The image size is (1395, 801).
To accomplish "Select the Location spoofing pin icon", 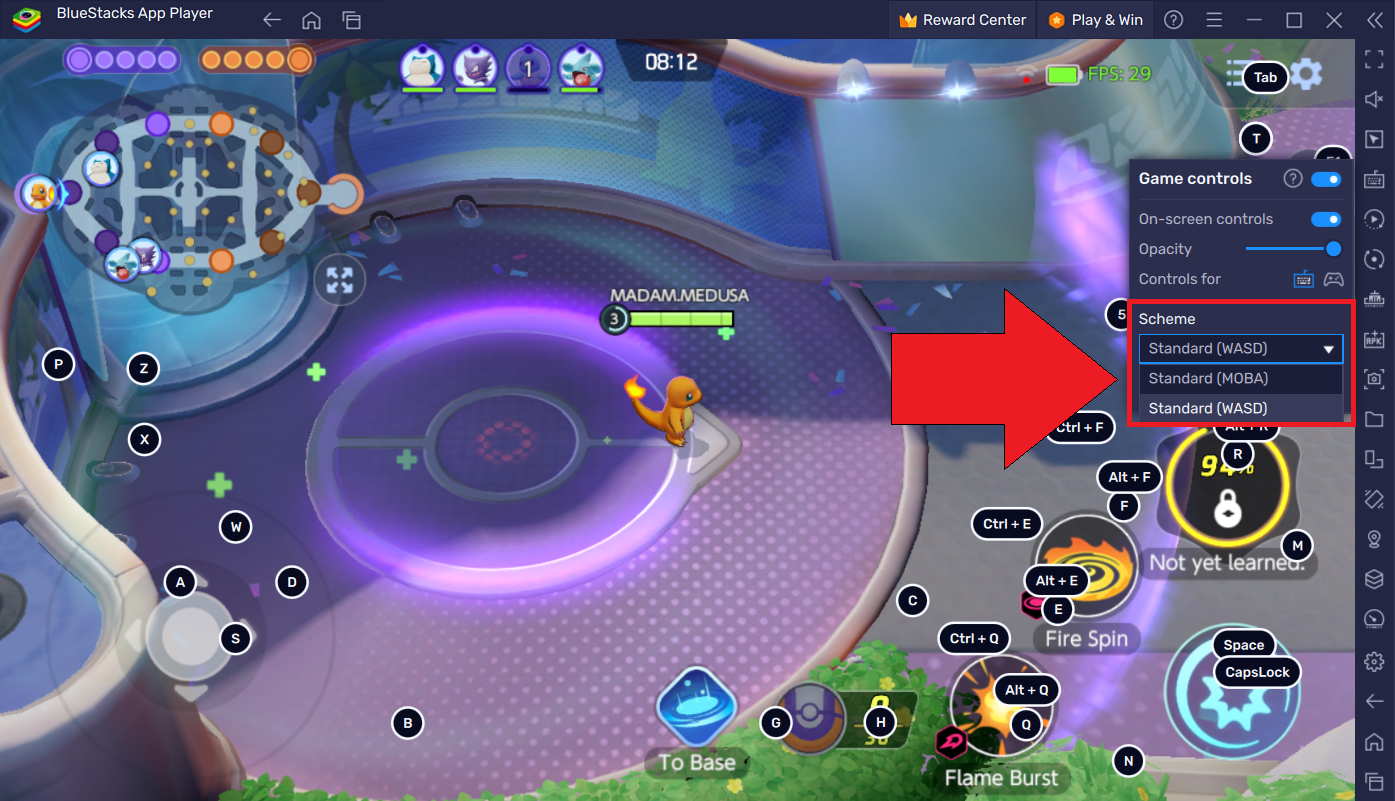I will click(x=1374, y=540).
